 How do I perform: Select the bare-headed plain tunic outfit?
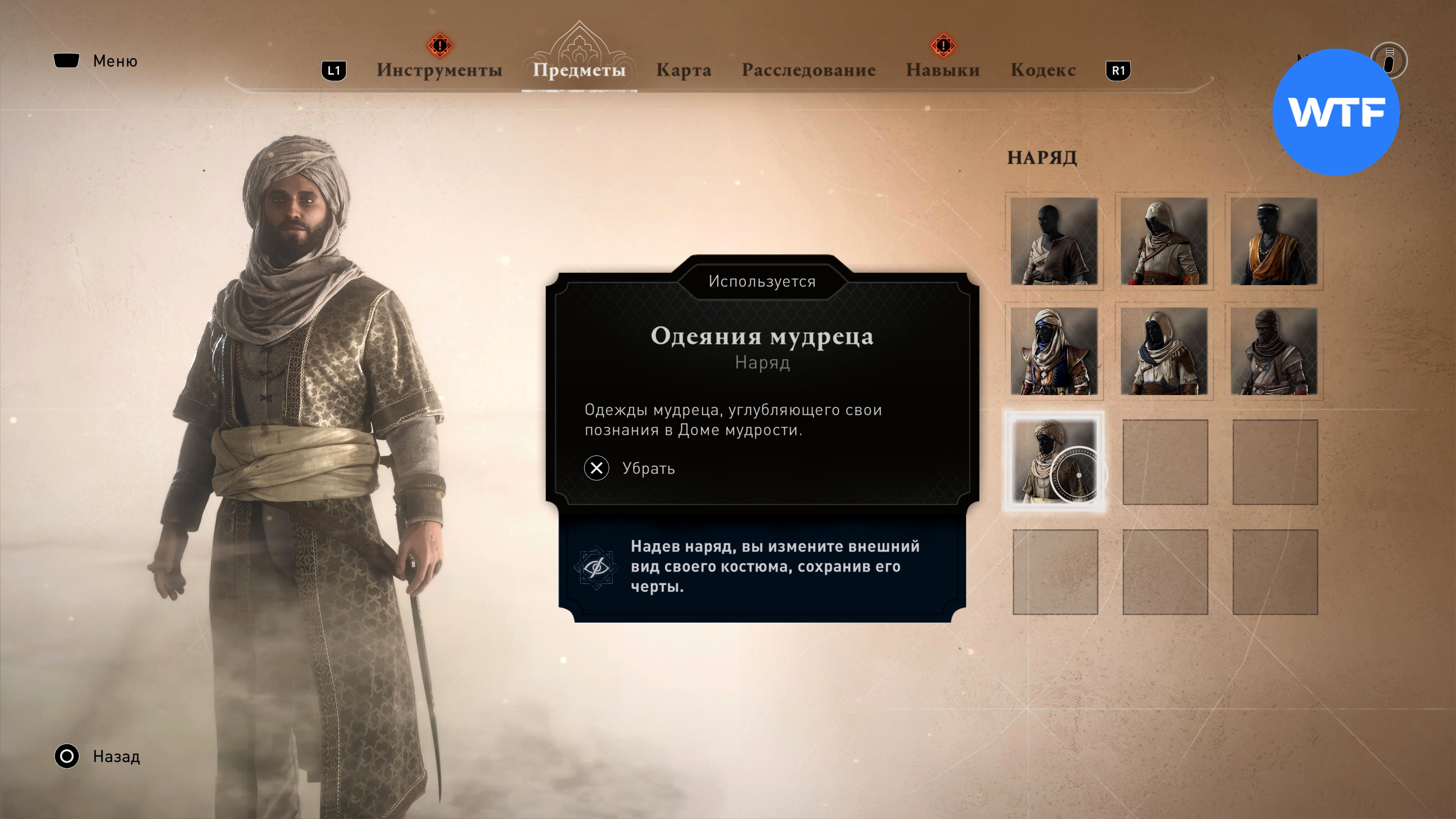1054,242
